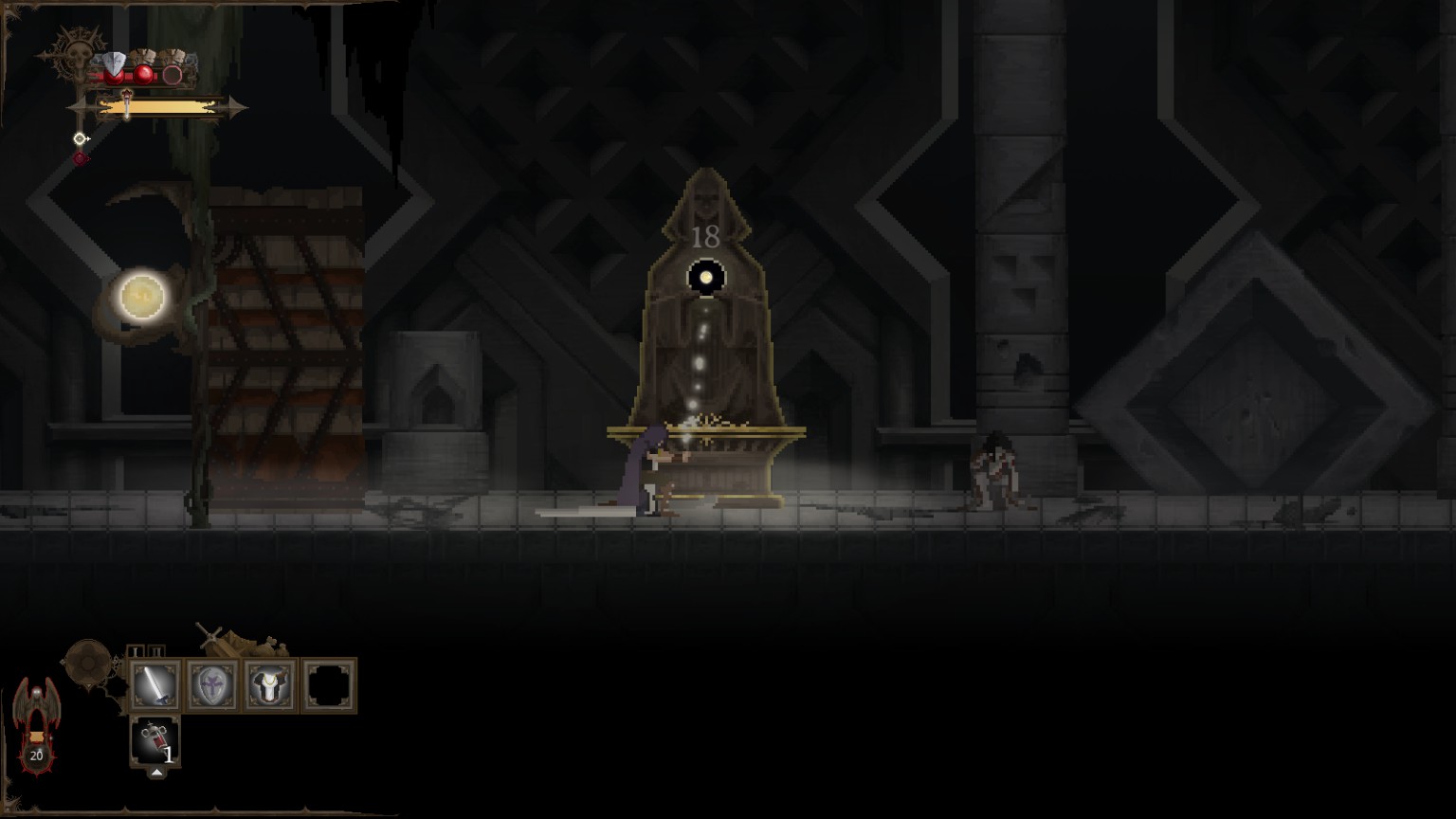Open the round bronze medallion beside hotbar

(x=88, y=662)
